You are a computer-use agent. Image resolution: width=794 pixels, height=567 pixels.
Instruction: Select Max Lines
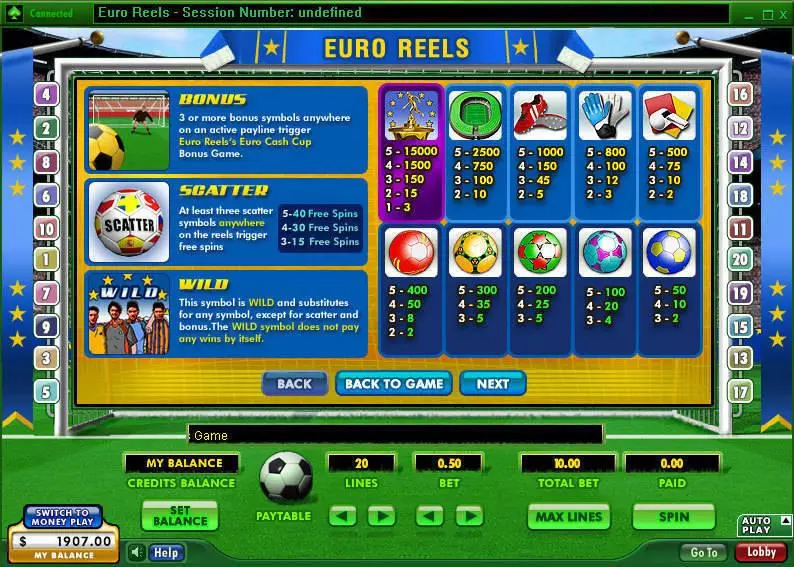click(x=569, y=517)
